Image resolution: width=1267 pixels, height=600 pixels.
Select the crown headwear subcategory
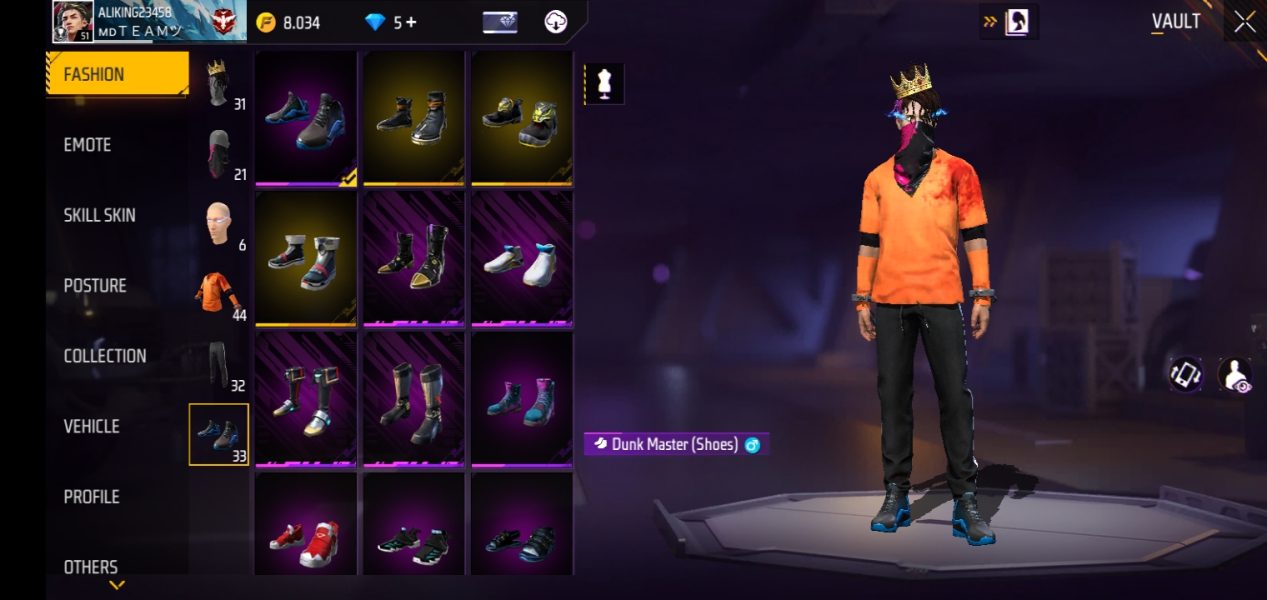click(219, 84)
